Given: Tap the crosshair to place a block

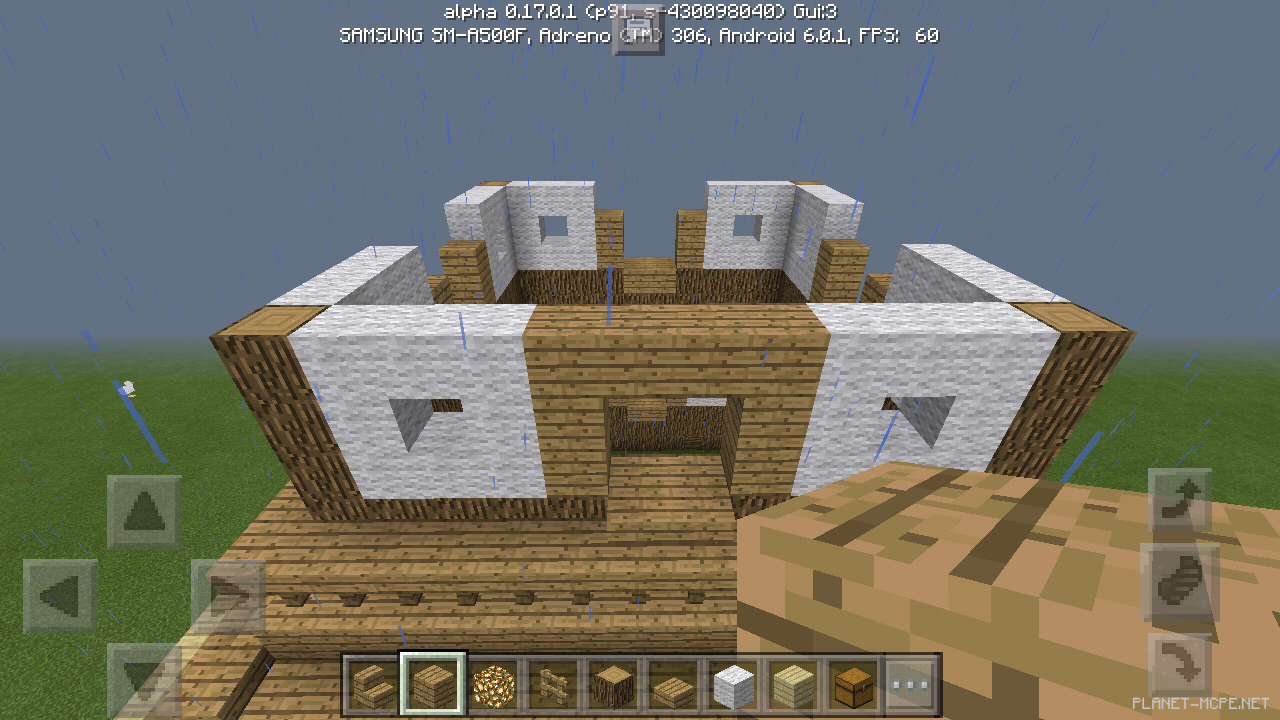Looking at the screenshot, I should pos(640,360).
